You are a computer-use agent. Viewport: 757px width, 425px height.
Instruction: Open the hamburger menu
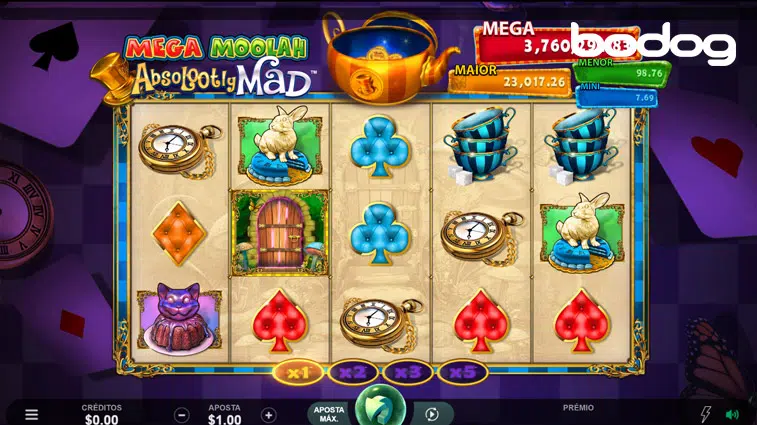coord(32,414)
